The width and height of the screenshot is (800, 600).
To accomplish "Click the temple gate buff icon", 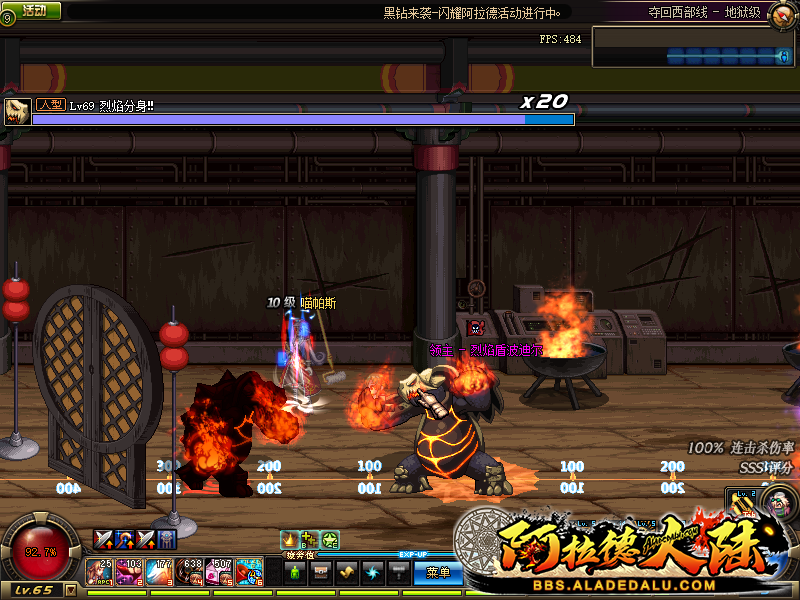I will tap(167, 539).
